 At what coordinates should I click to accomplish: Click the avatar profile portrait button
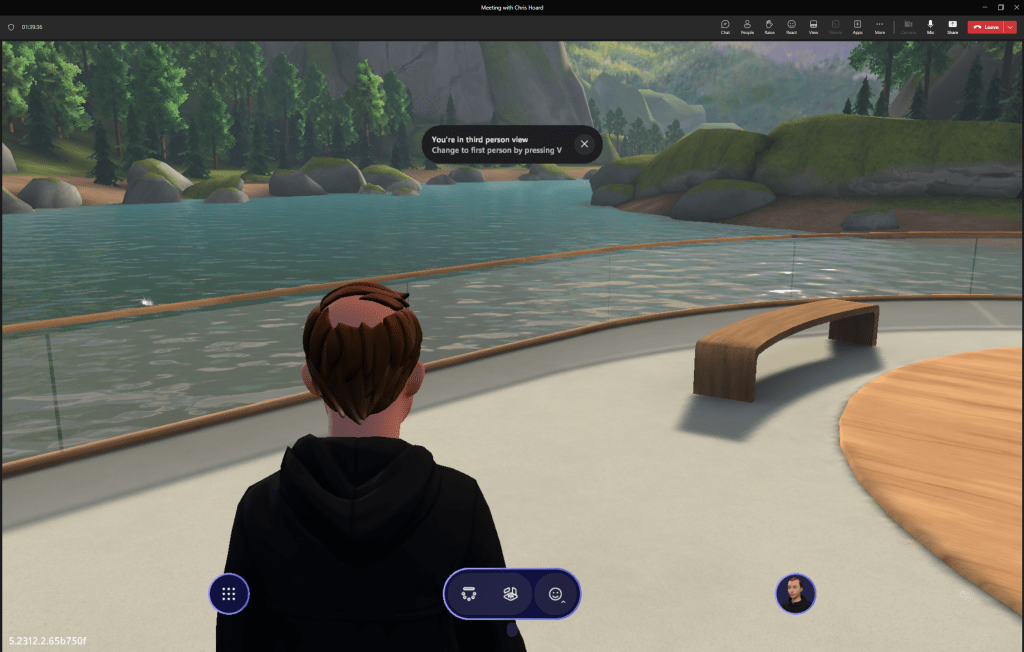click(795, 594)
